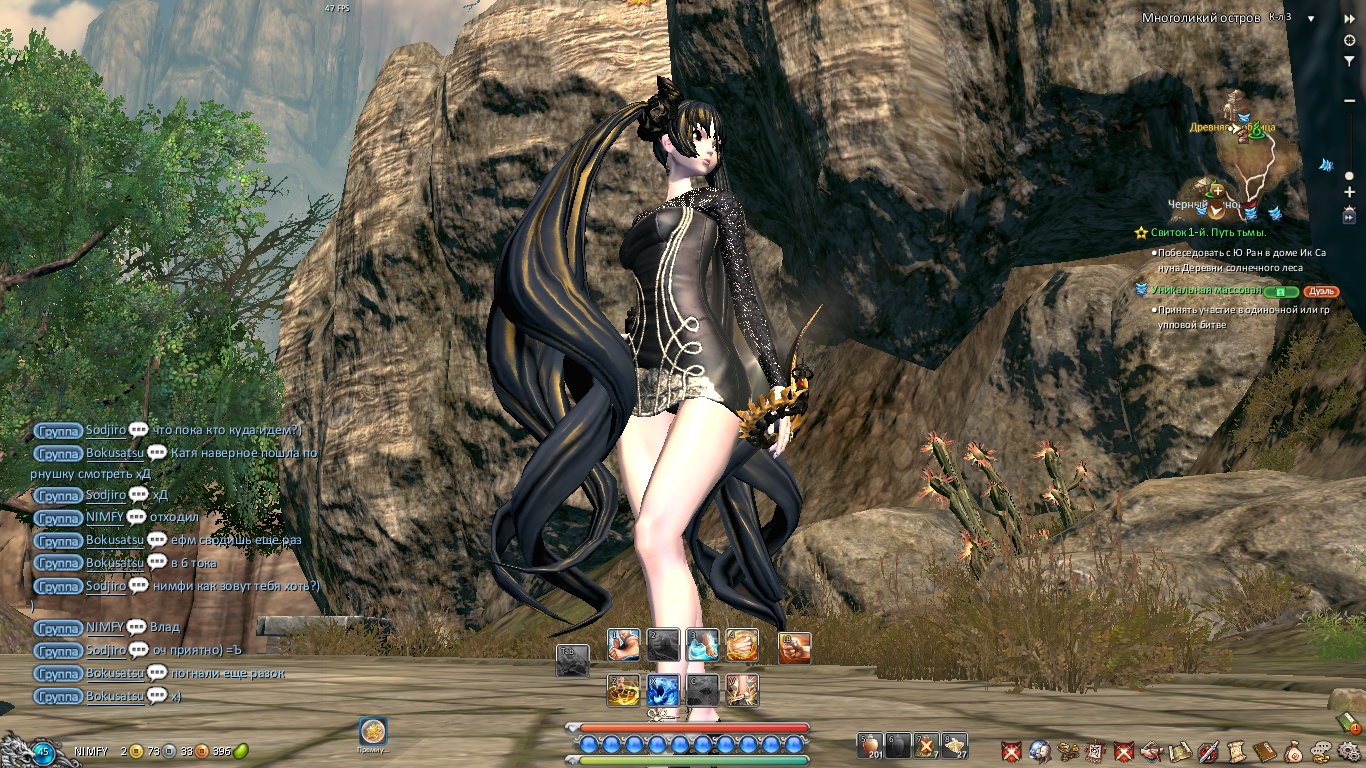
Task: Open the money bag inventory icon
Action: pos(1294,750)
